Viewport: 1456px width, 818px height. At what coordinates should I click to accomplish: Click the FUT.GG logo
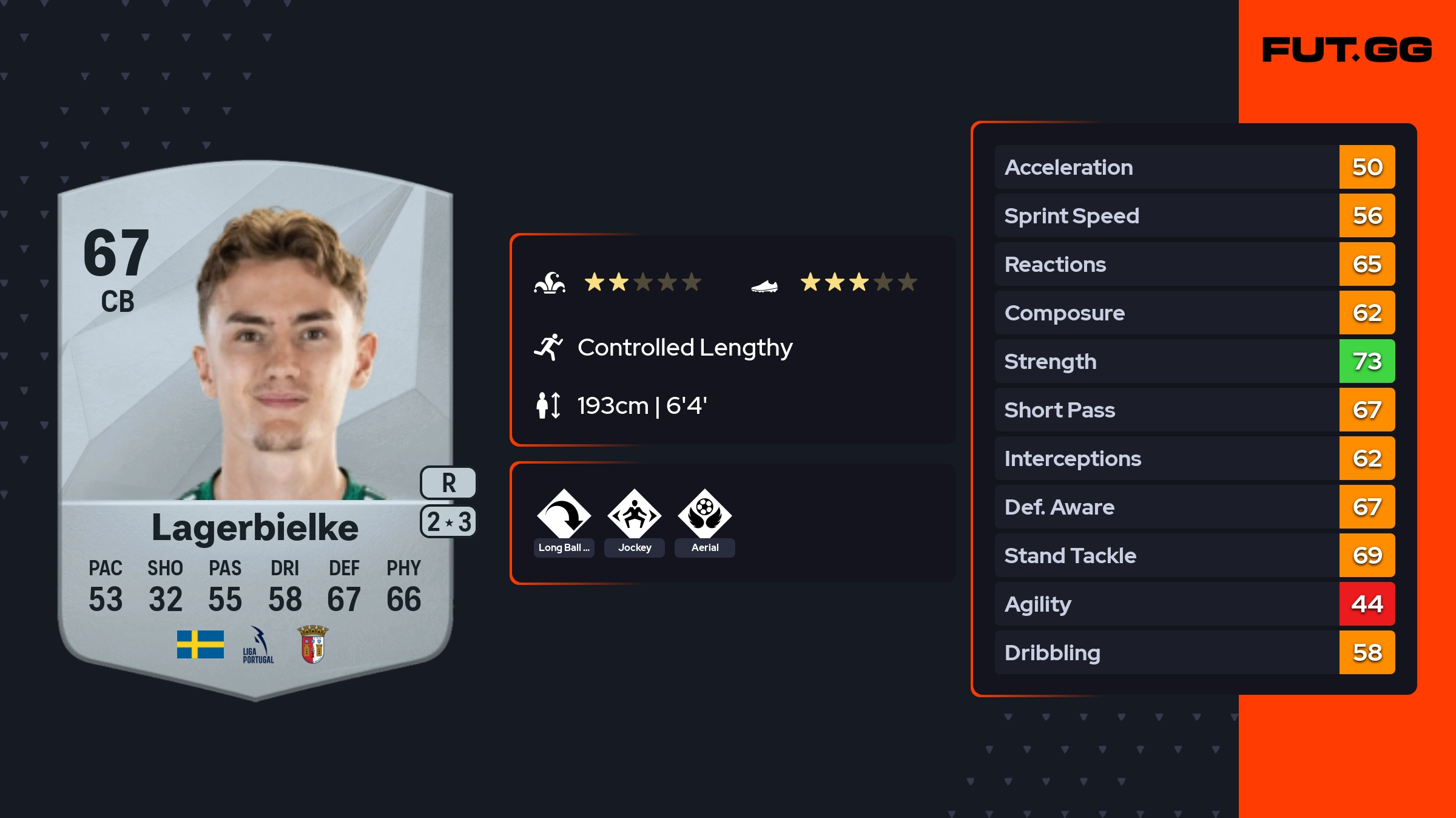pyautogui.click(x=1347, y=50)
